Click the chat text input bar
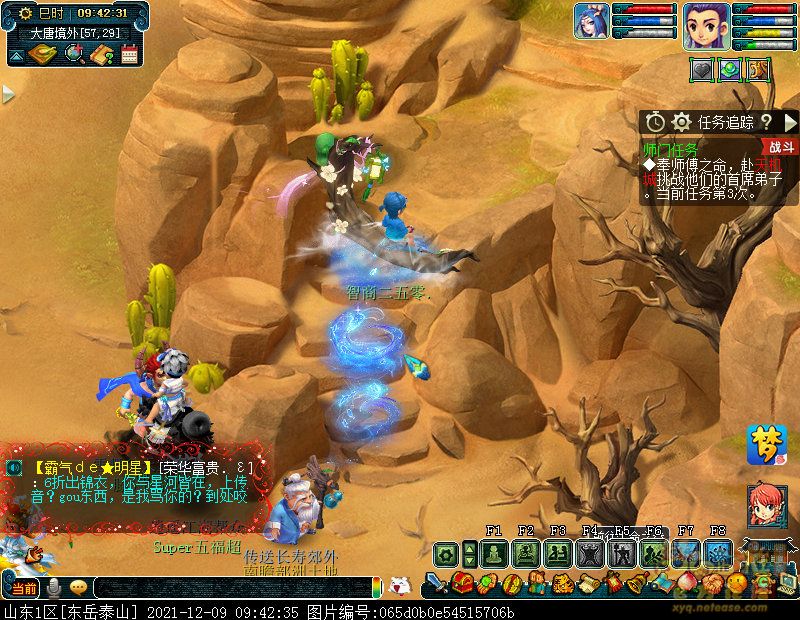 click(x=230, y=588)
